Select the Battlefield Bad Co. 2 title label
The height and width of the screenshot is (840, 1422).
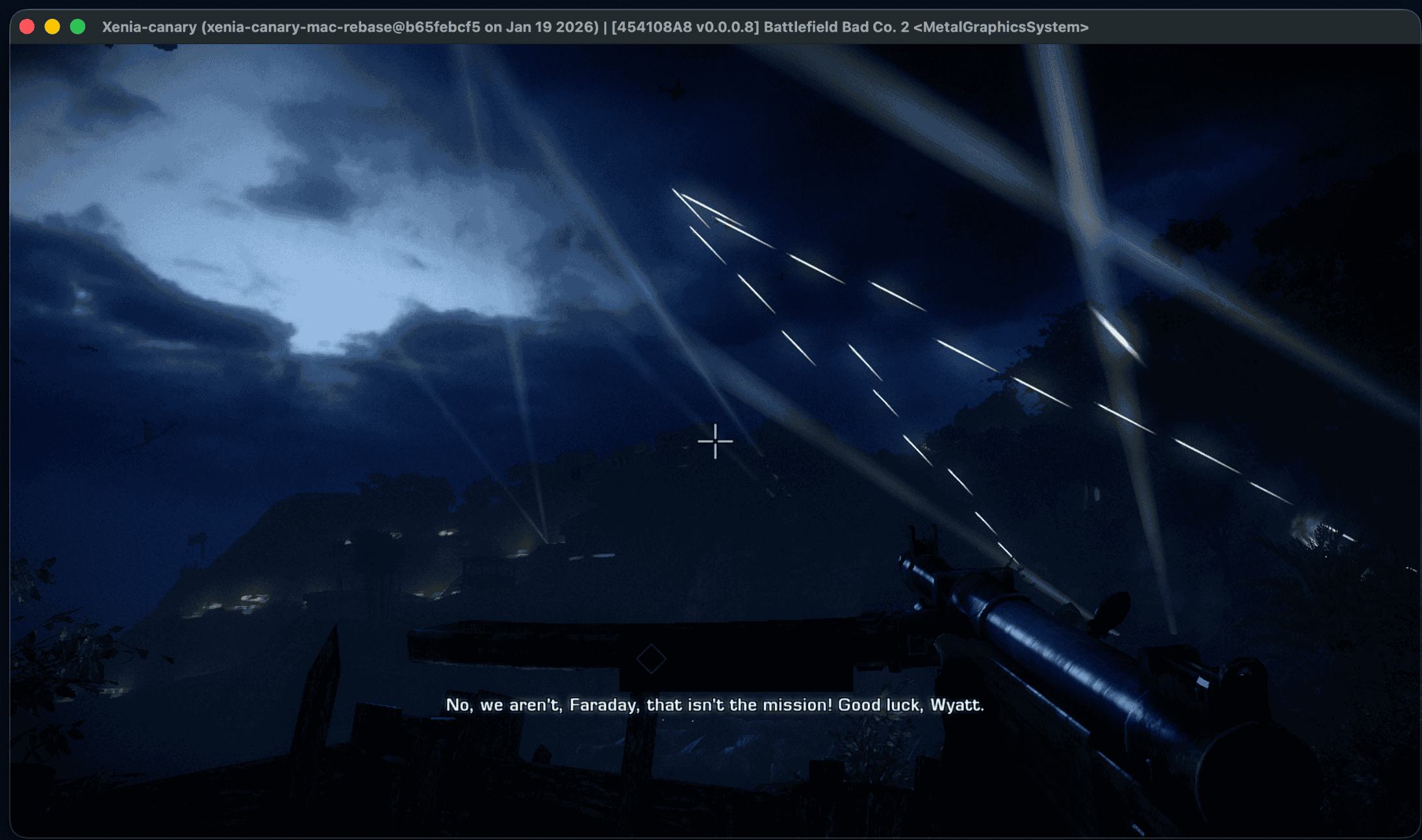click(838, 27)
